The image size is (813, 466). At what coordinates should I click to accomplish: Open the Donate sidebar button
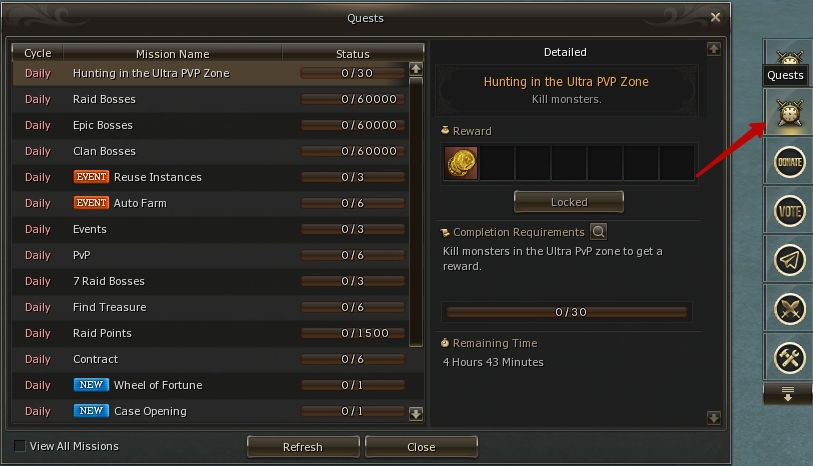click(790, 162)
